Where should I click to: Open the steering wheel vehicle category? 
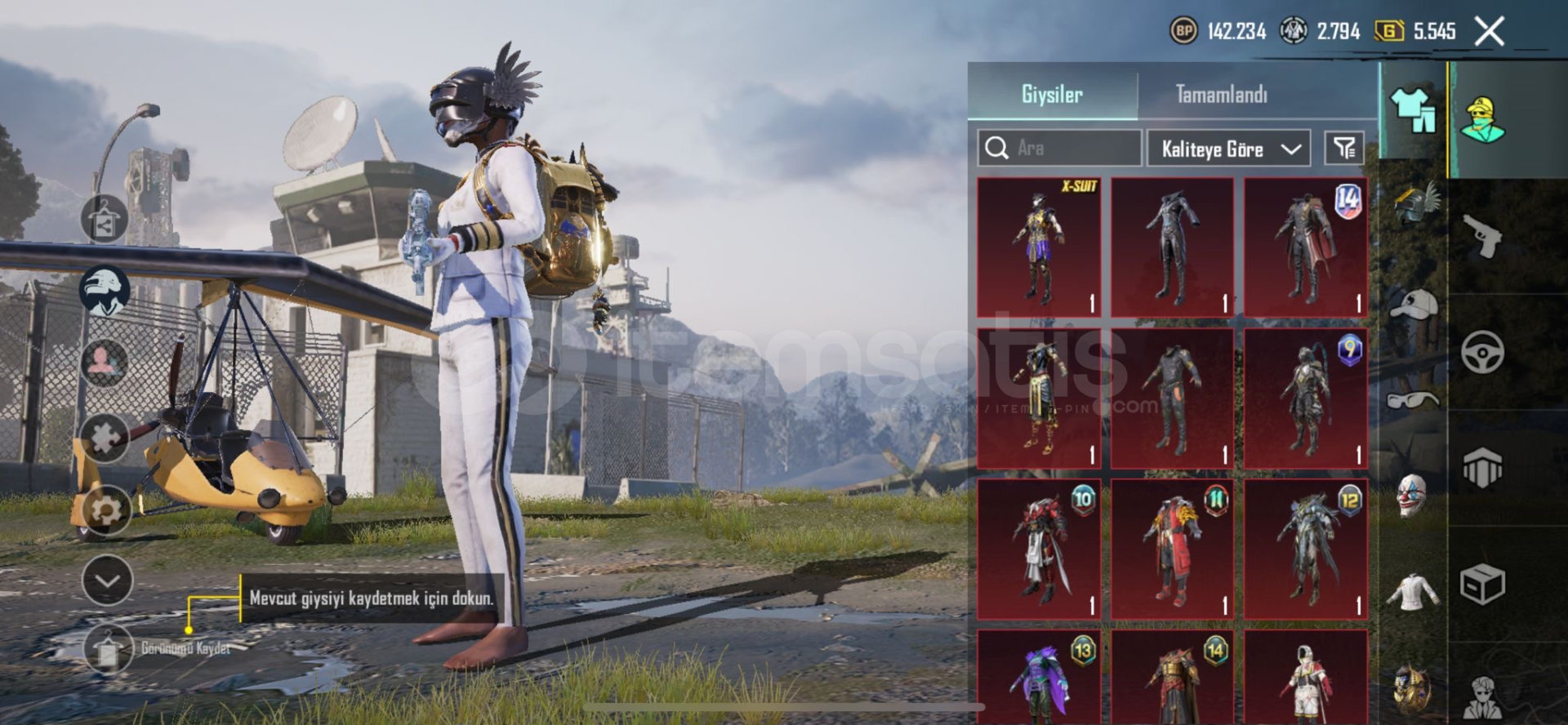pyautogui.click(x=1482, y=352)
